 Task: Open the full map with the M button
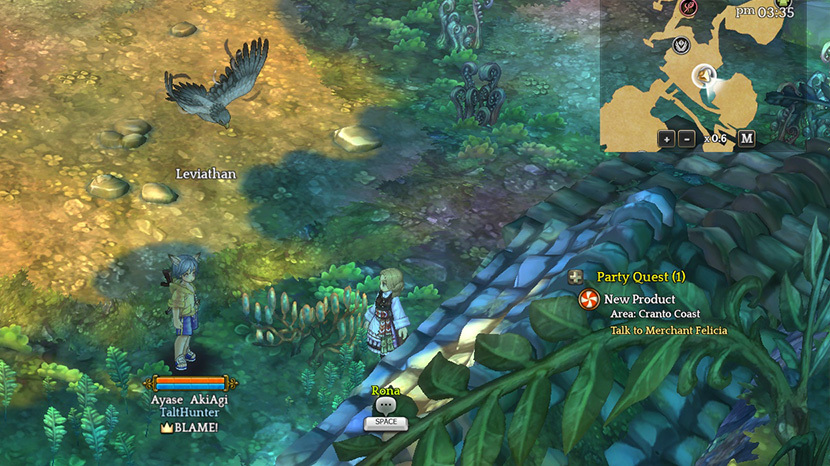click(x=746, y=138)
